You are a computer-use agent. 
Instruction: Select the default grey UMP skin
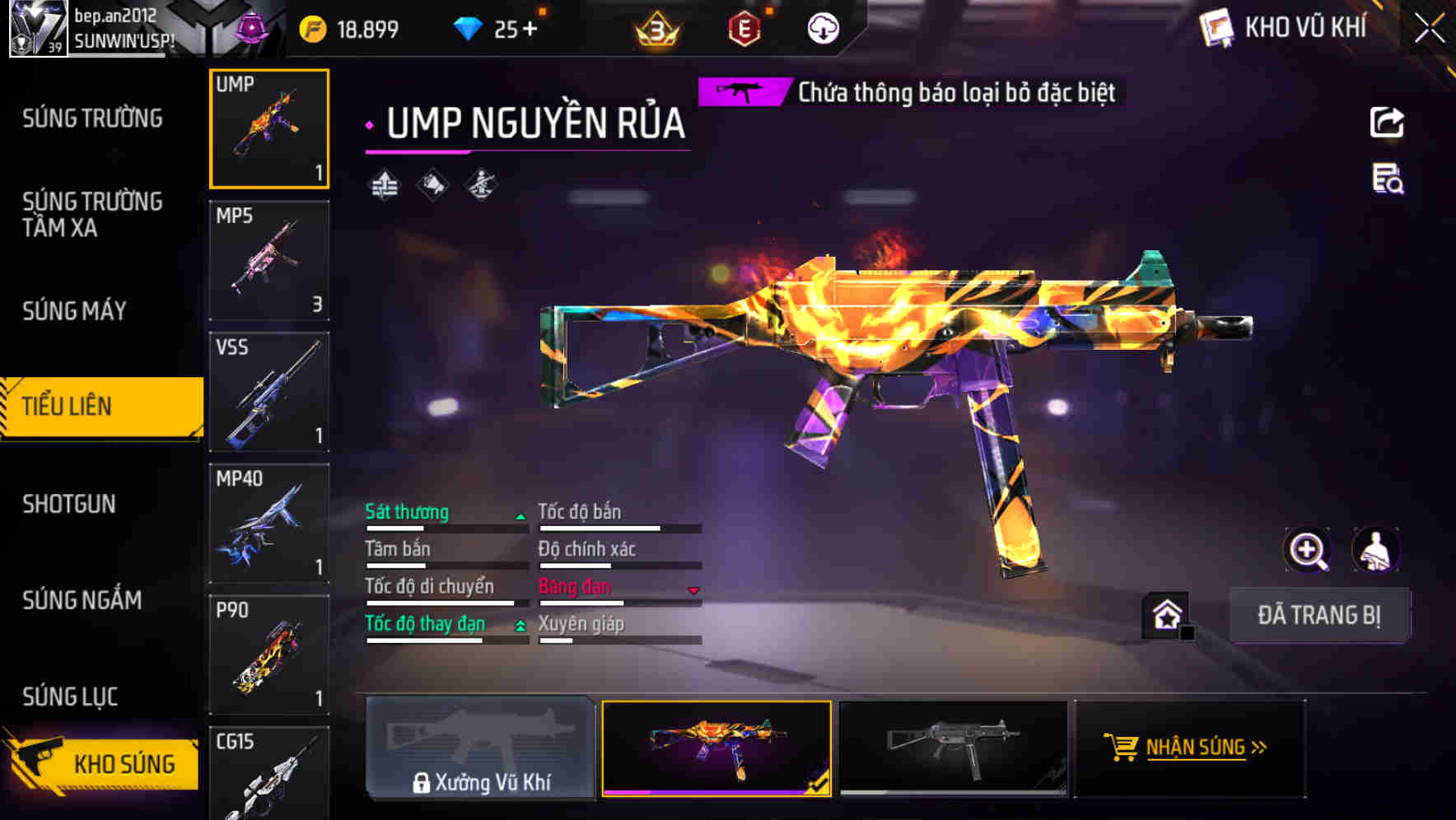pyautogui.click(x=953, y=748)
